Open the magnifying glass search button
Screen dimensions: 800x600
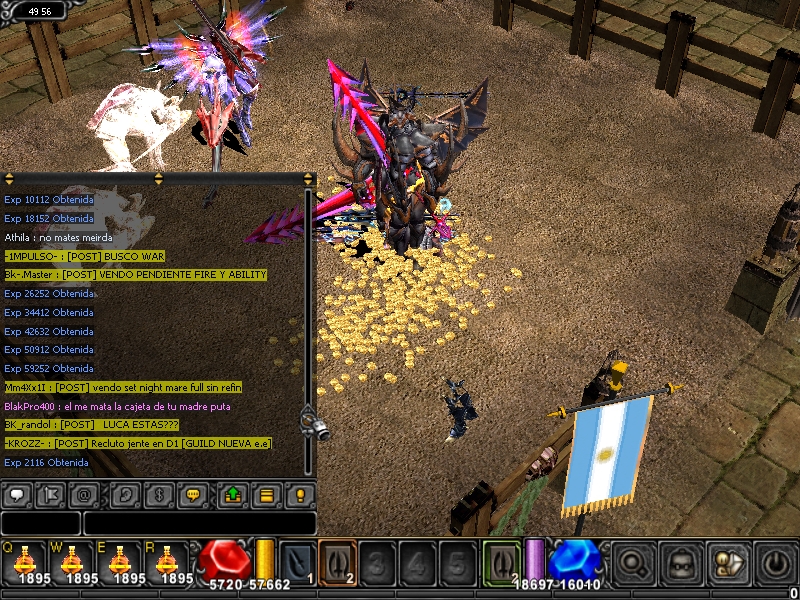634,563
